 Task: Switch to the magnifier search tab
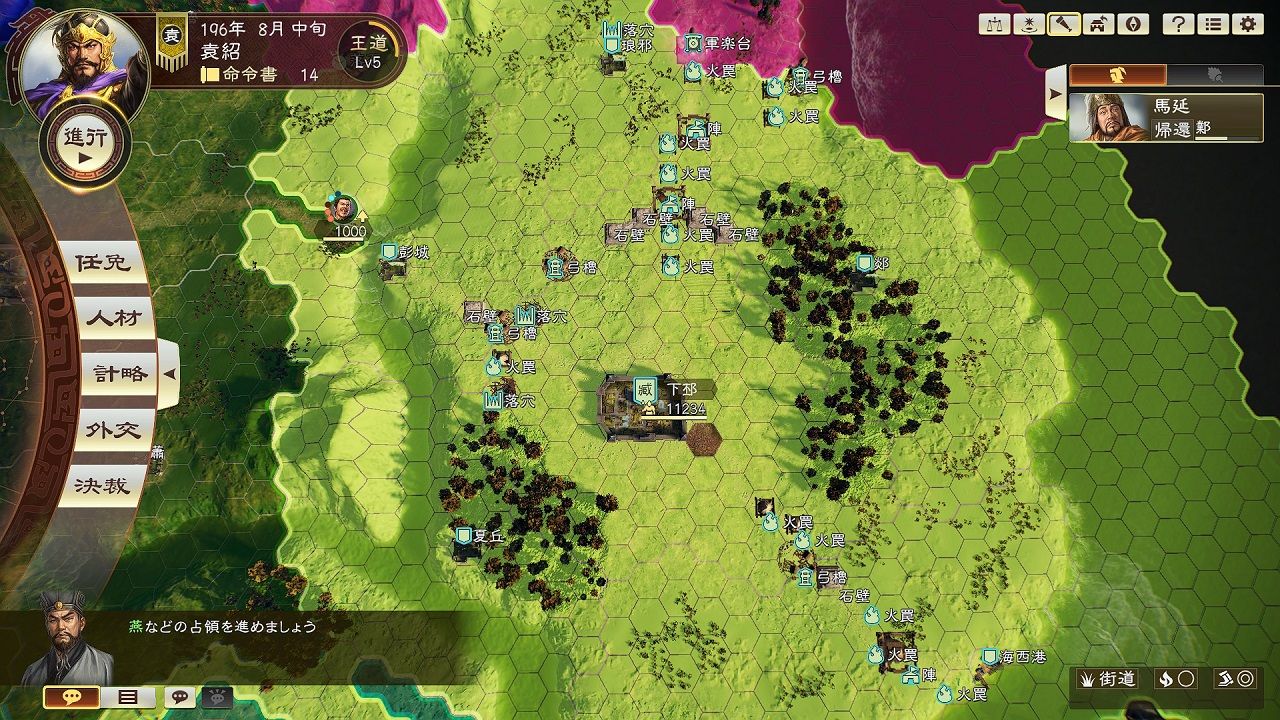point(1215,74)
